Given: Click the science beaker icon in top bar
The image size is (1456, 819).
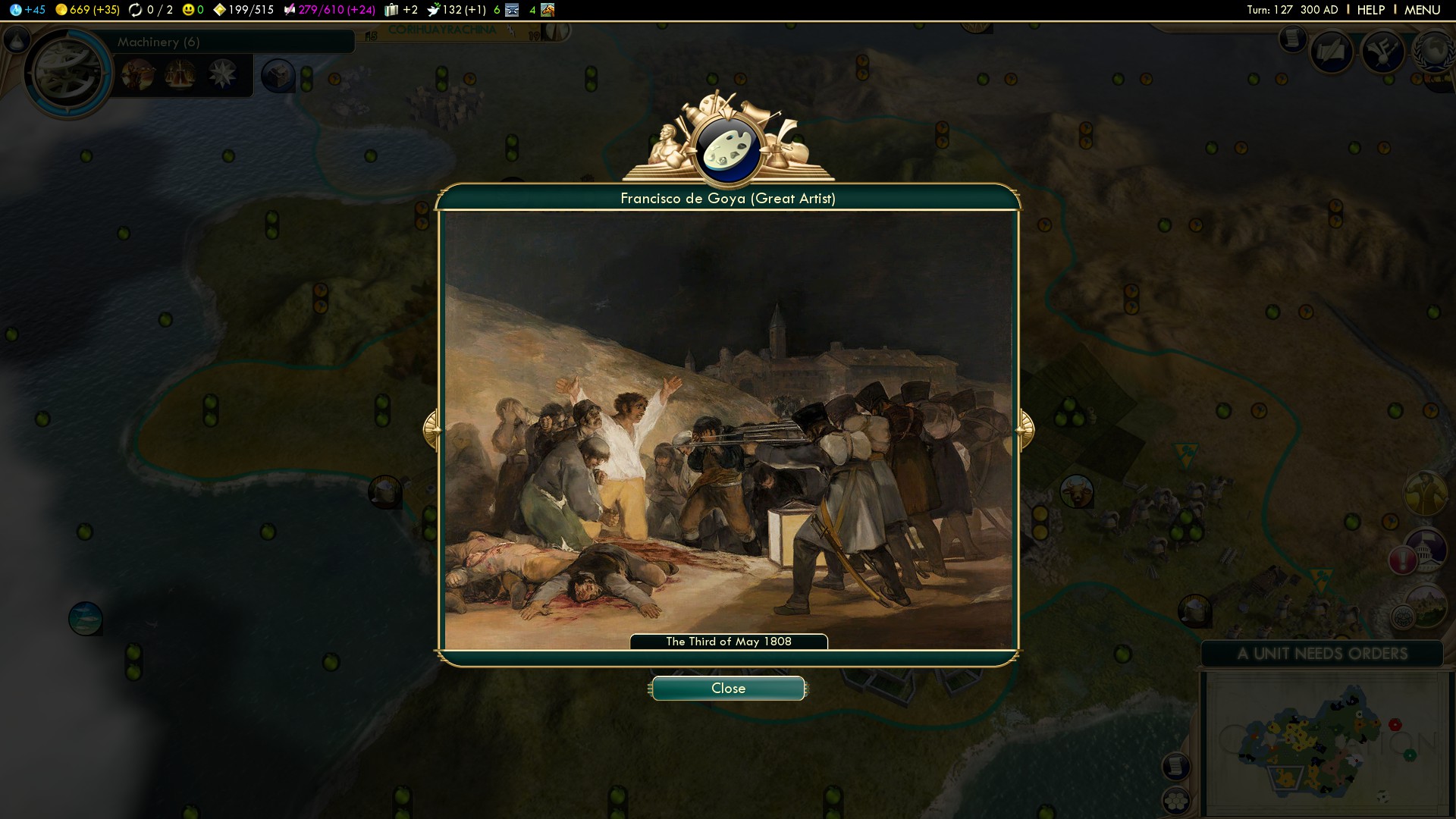Looking at the screenshot, I should click(16, 10).
